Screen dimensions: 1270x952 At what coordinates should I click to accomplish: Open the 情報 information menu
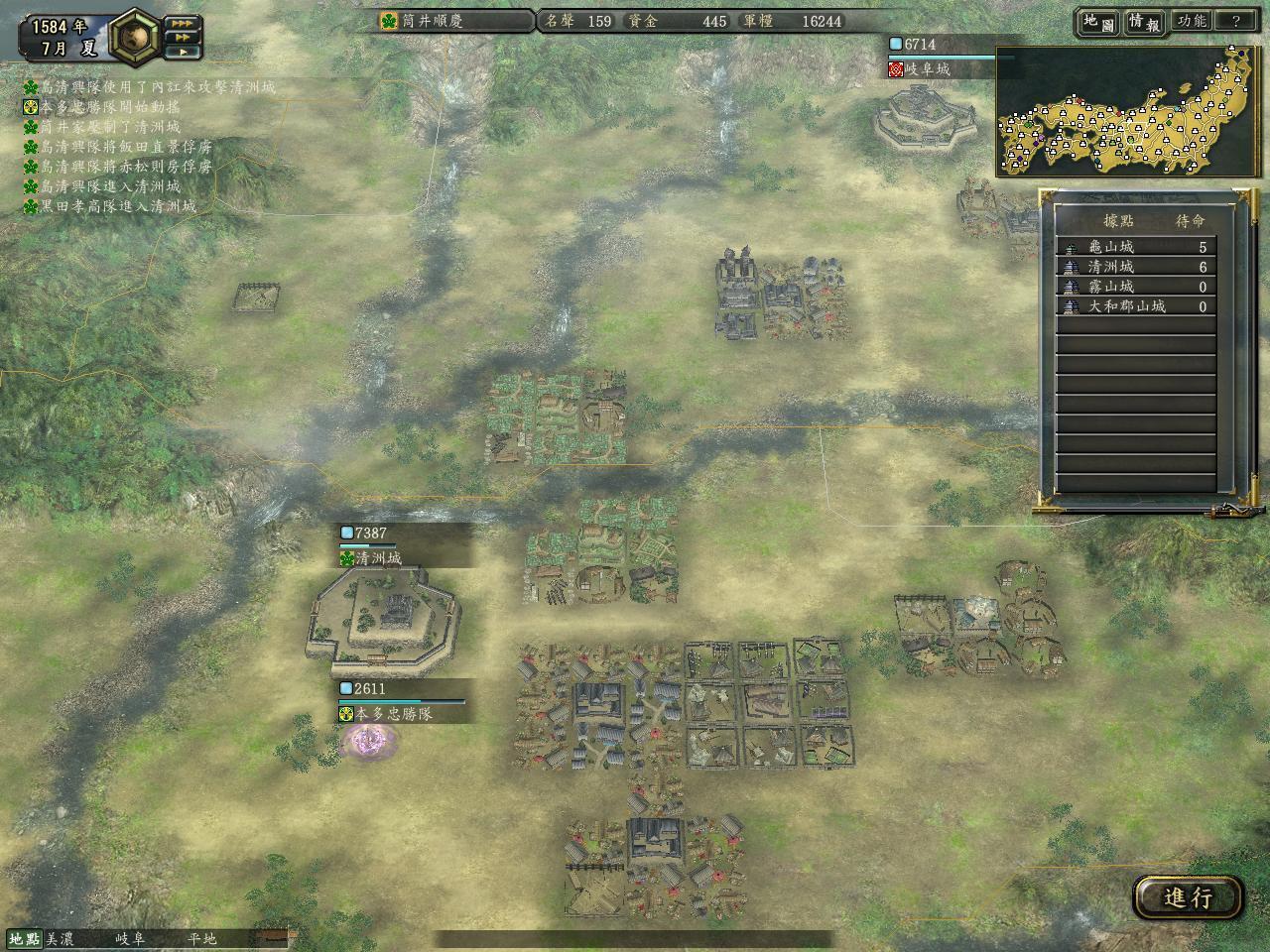1143,21
